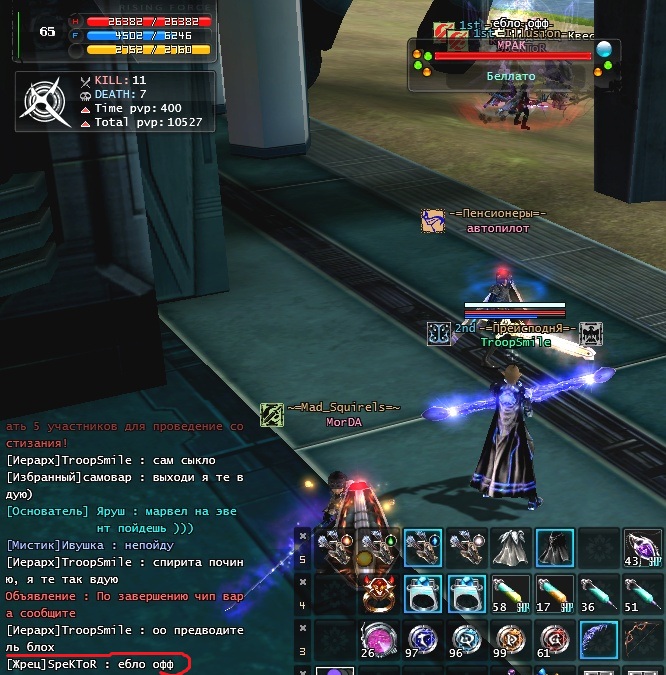Close hotbar row 5 with its X
This screenshot has width=666, height=675.
303,535
